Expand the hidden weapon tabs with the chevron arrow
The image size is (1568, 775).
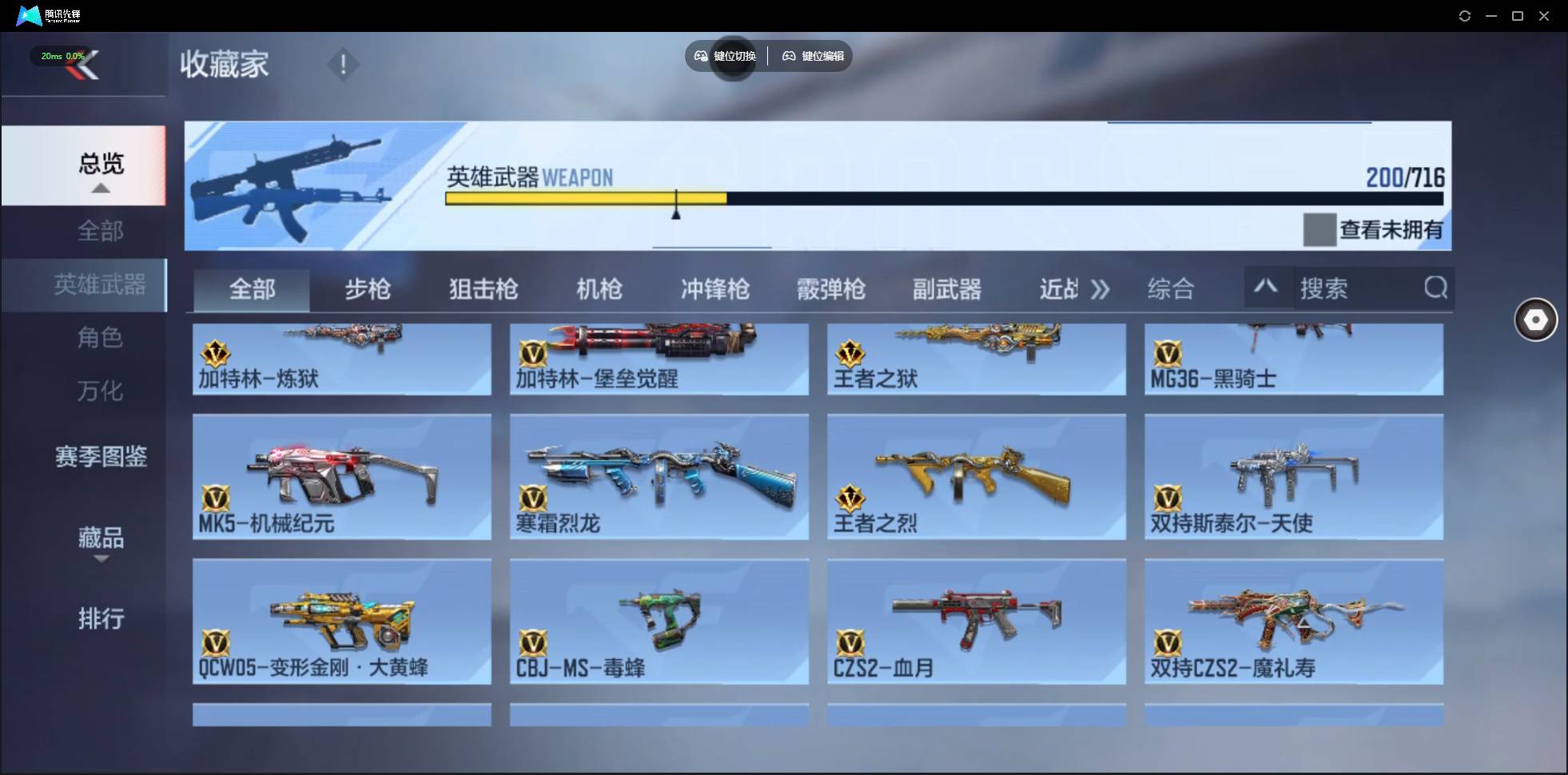[x=1101, y=290]
